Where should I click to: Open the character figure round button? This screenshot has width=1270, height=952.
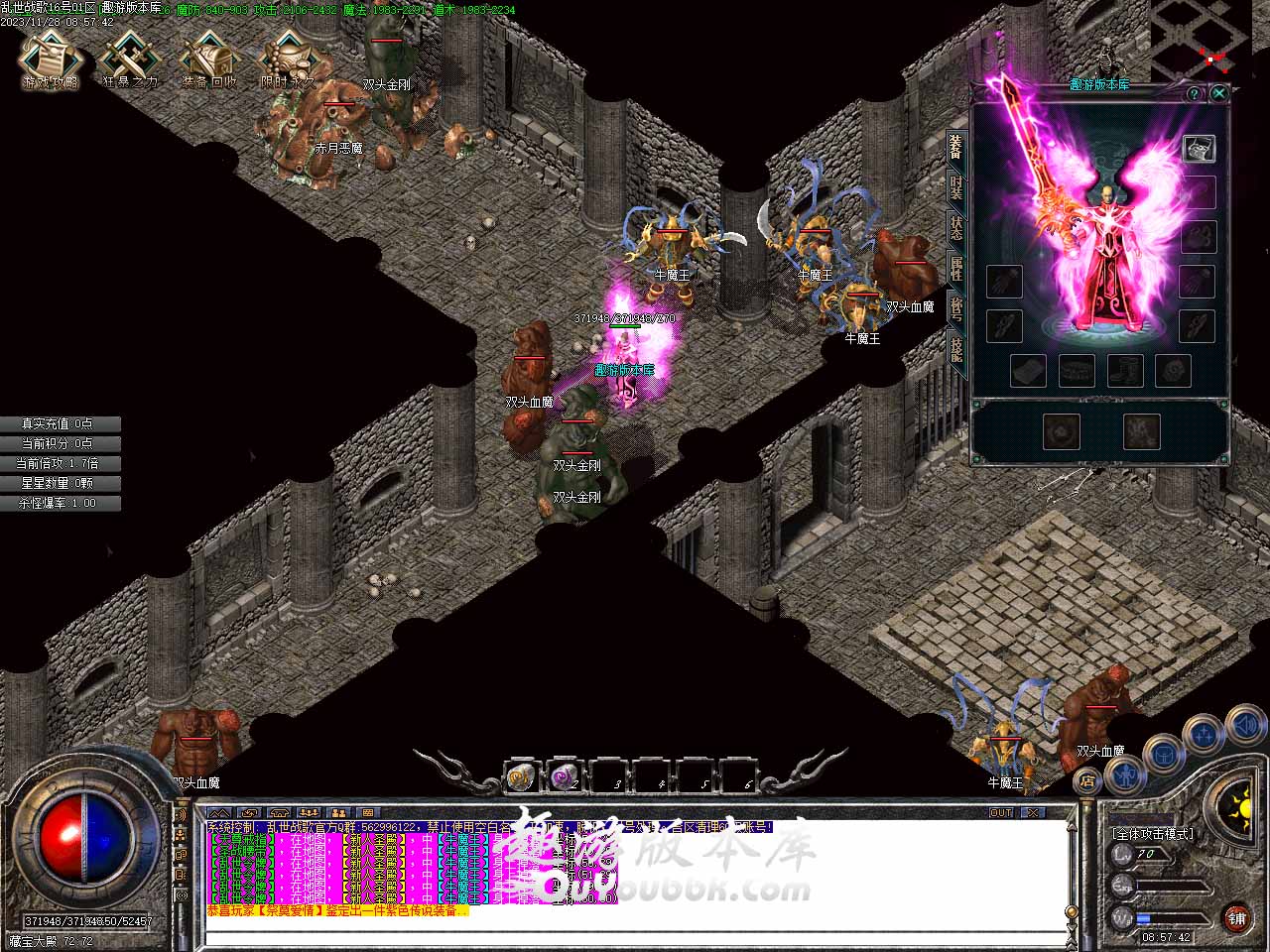point(1125,772)
